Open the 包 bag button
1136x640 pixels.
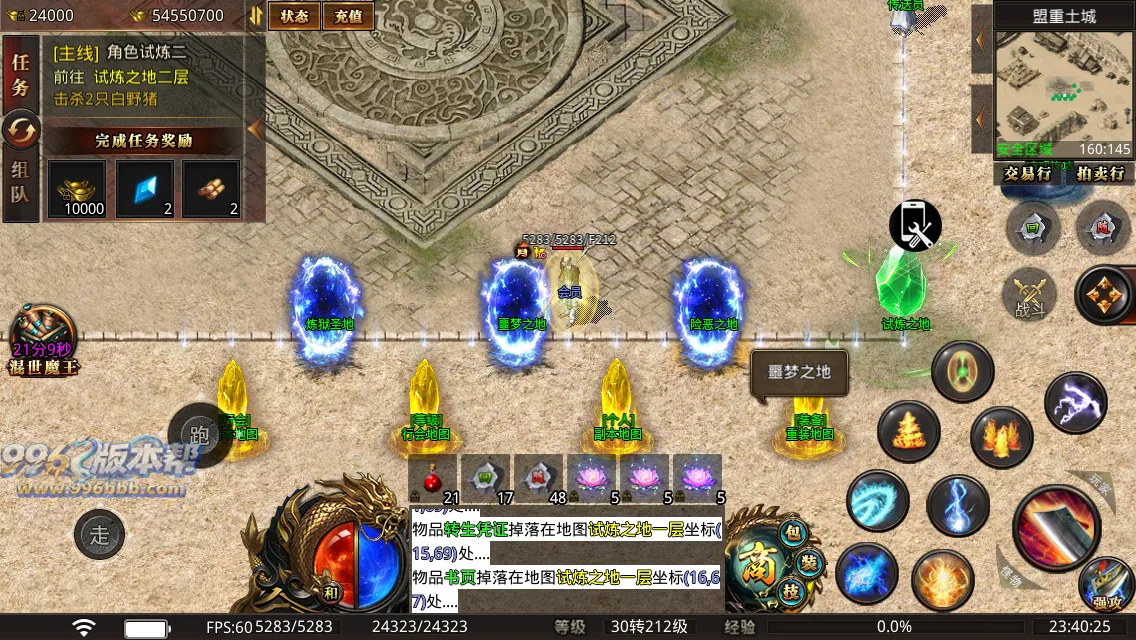[x=795, y=533]
